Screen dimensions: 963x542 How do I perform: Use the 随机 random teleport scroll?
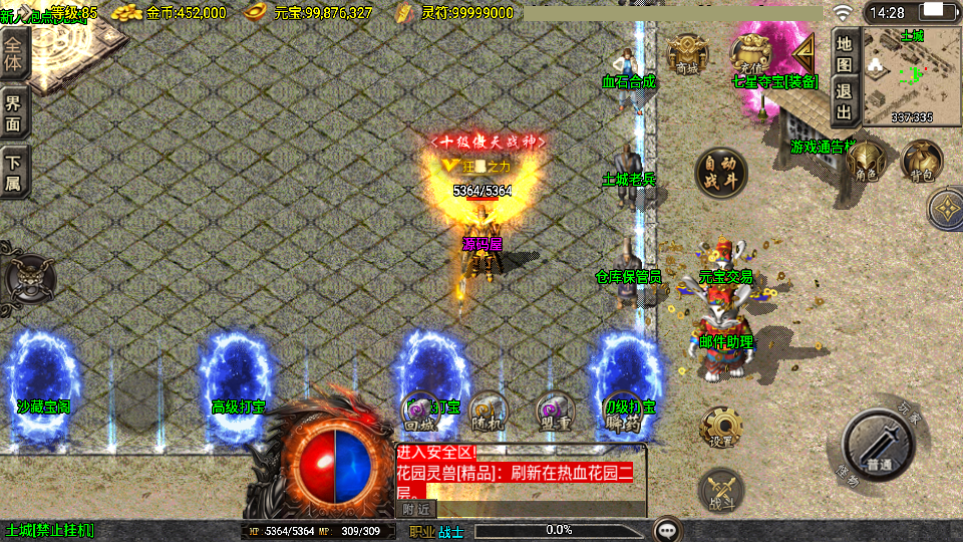click(x=487, y=412)
